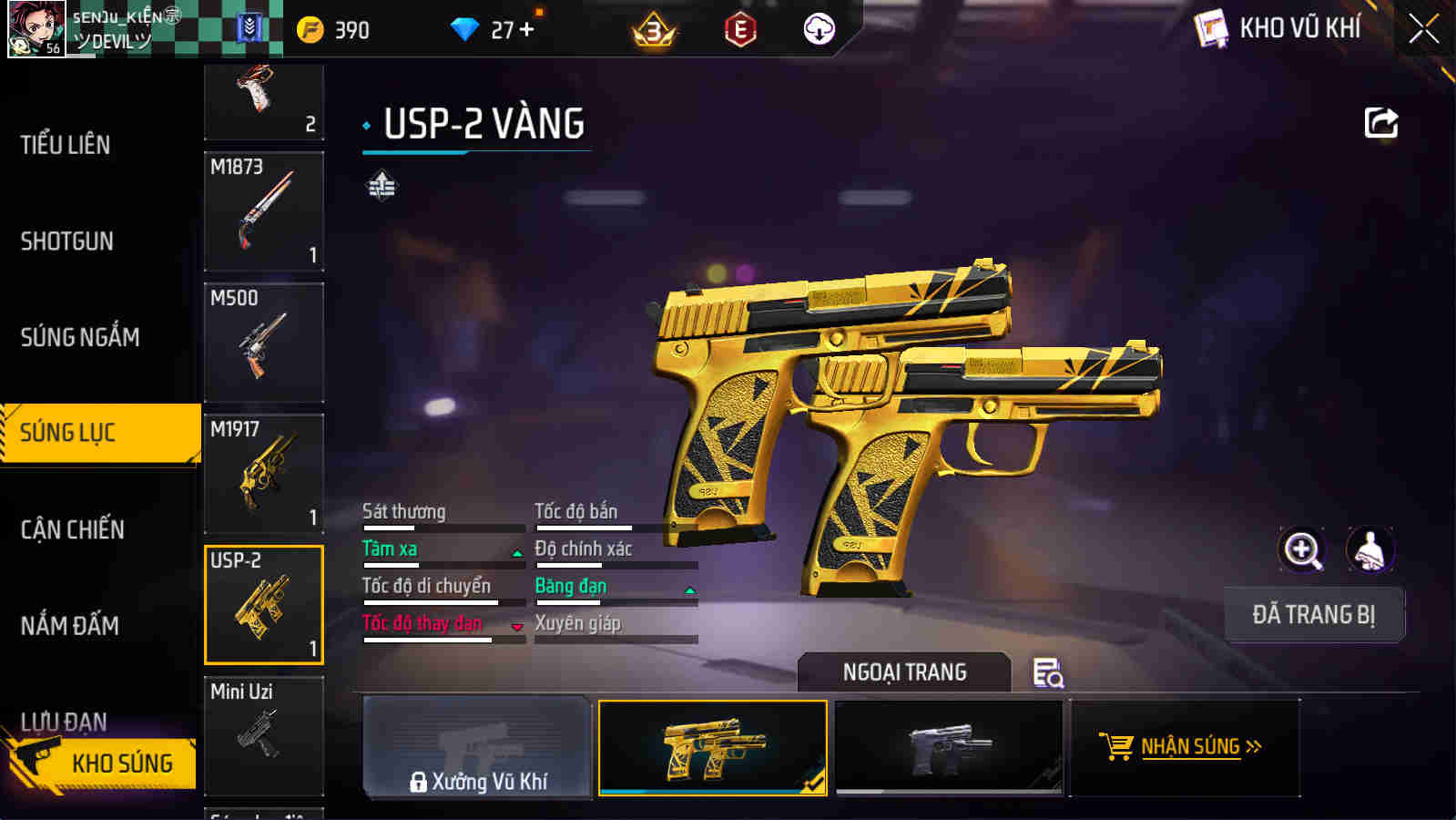Open the Kho Vũ Khí book icon
This screenshot has width=1456, height=820.
pyautogui.click(x=1209, y=27)
